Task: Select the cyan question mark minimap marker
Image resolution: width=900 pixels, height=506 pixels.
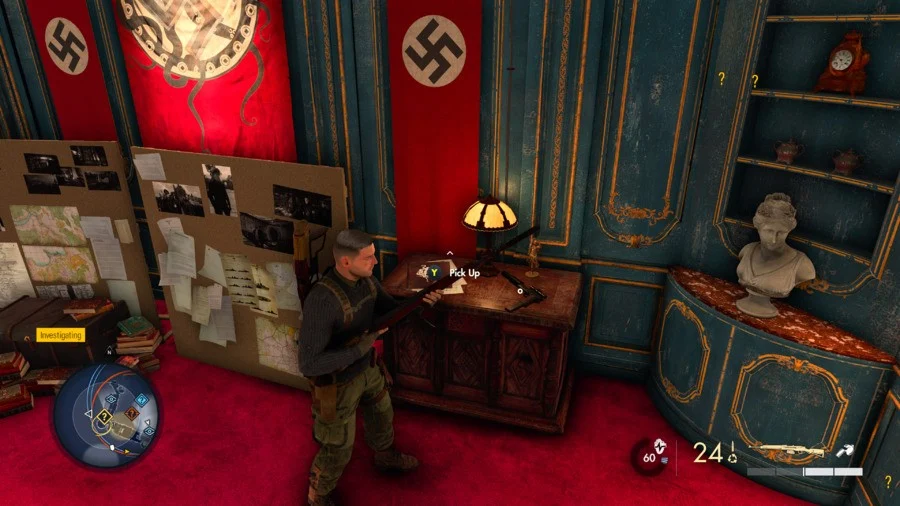Action: 141,400
